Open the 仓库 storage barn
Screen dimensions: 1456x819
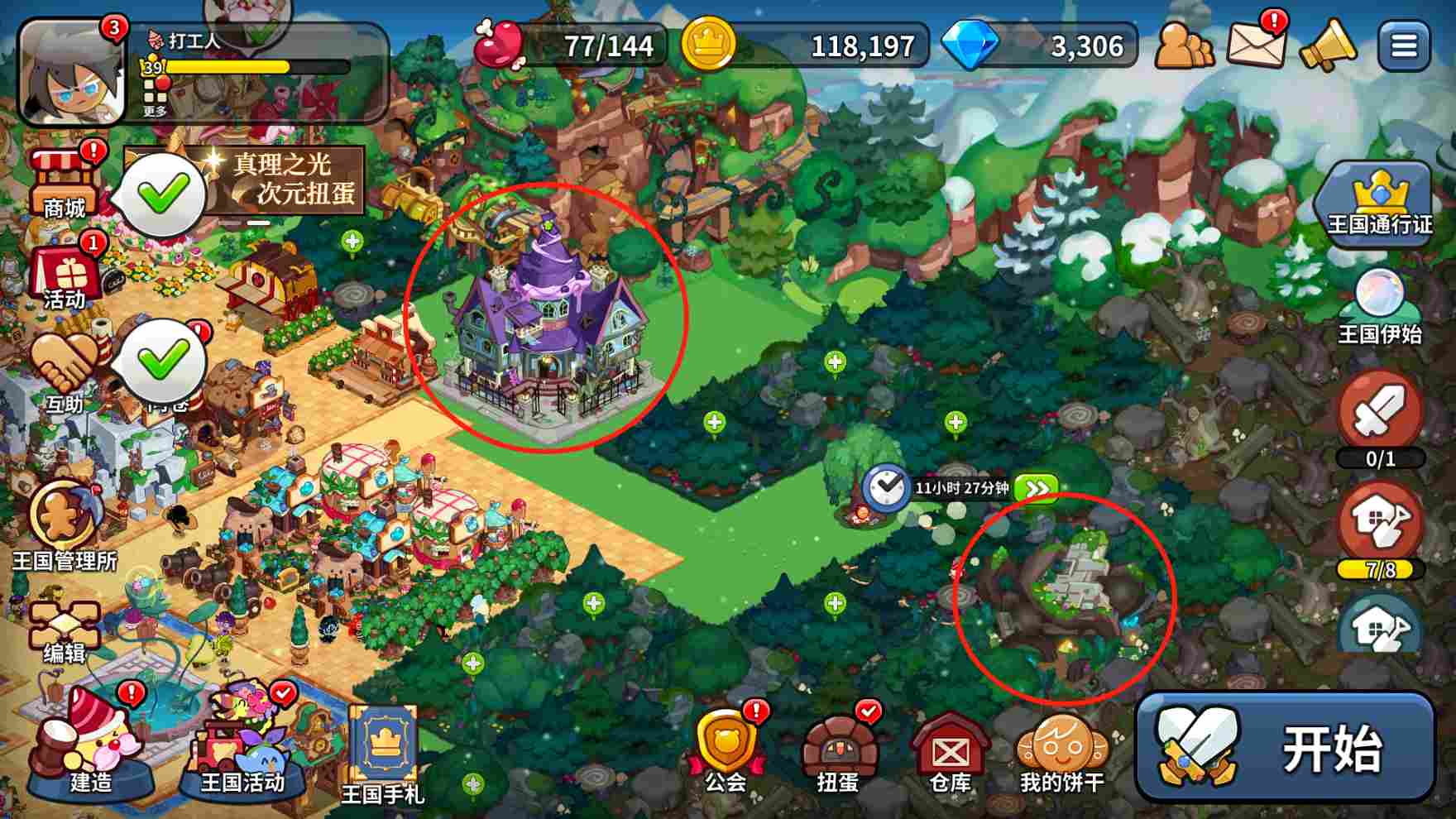point(950,749)
